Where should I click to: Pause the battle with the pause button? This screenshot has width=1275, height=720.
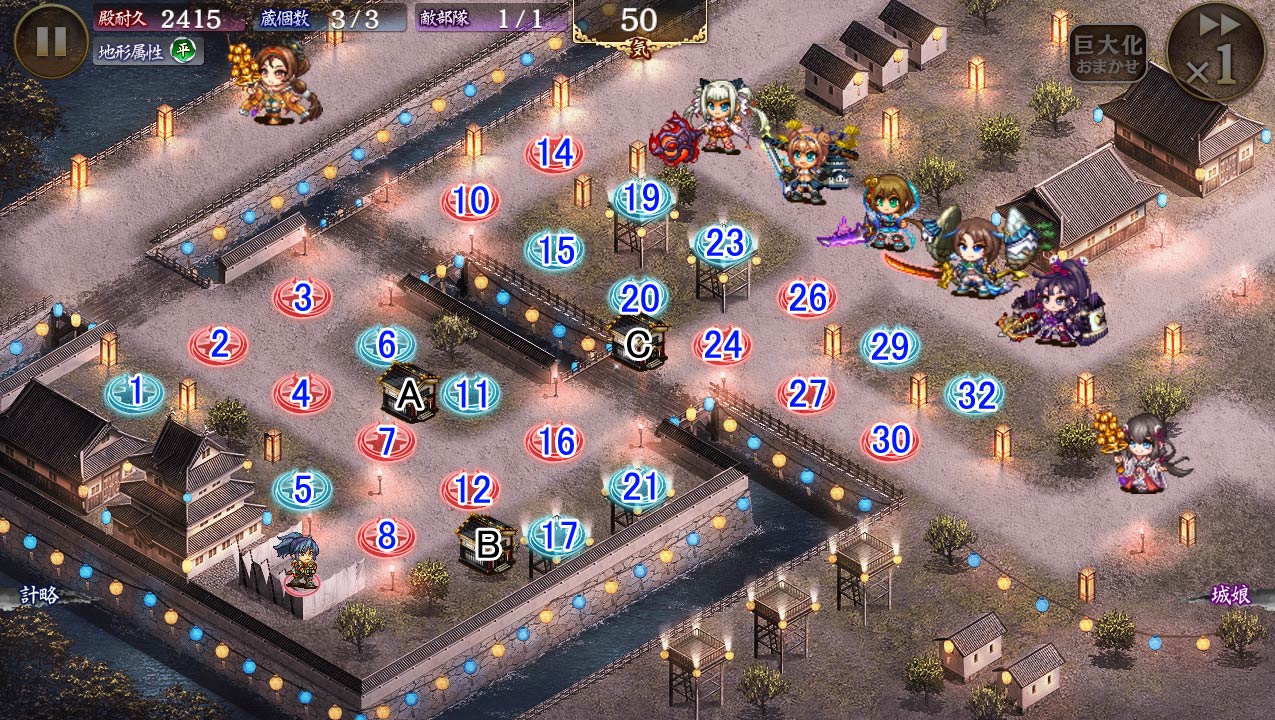click(x=51, y=40)
